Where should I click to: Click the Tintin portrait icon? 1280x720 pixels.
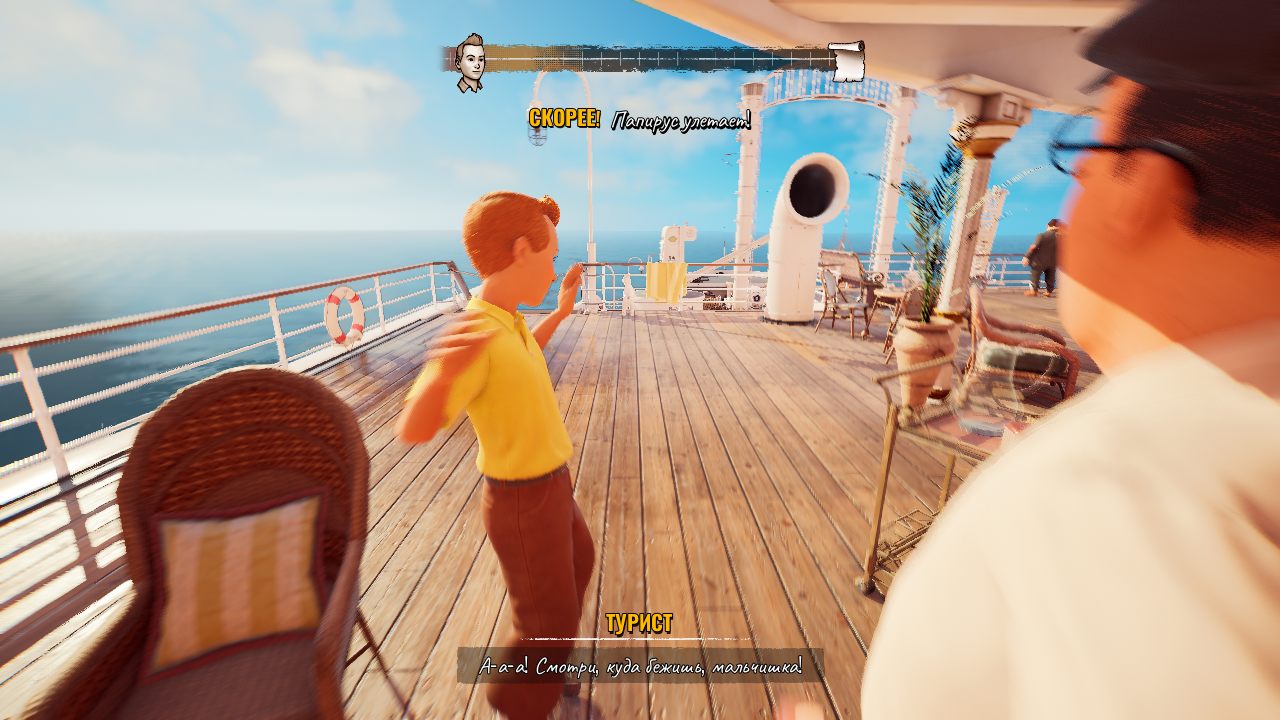click(468, 63)
